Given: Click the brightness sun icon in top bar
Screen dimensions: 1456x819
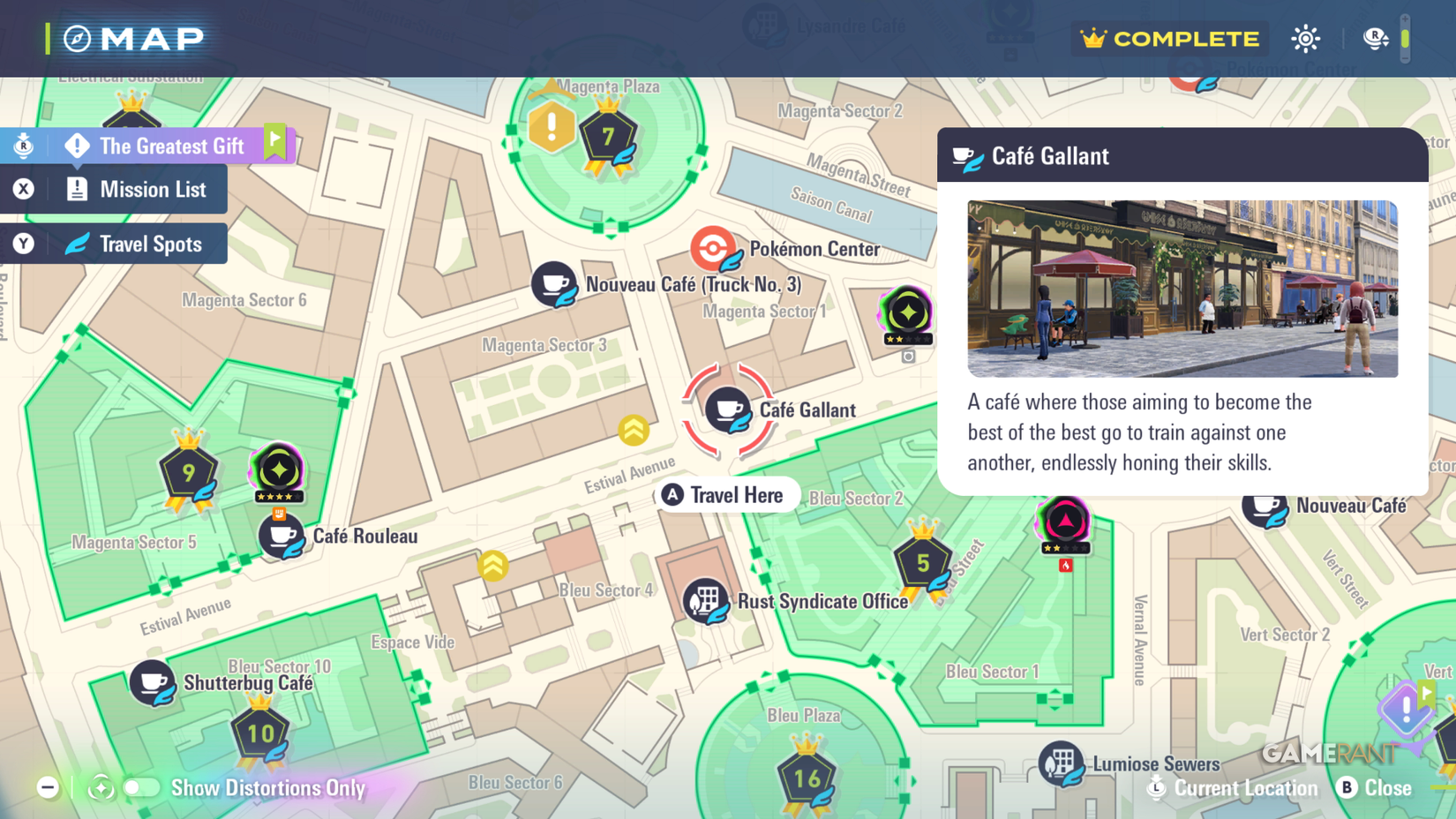Looking at the screenshot, I should [1305, 39].
